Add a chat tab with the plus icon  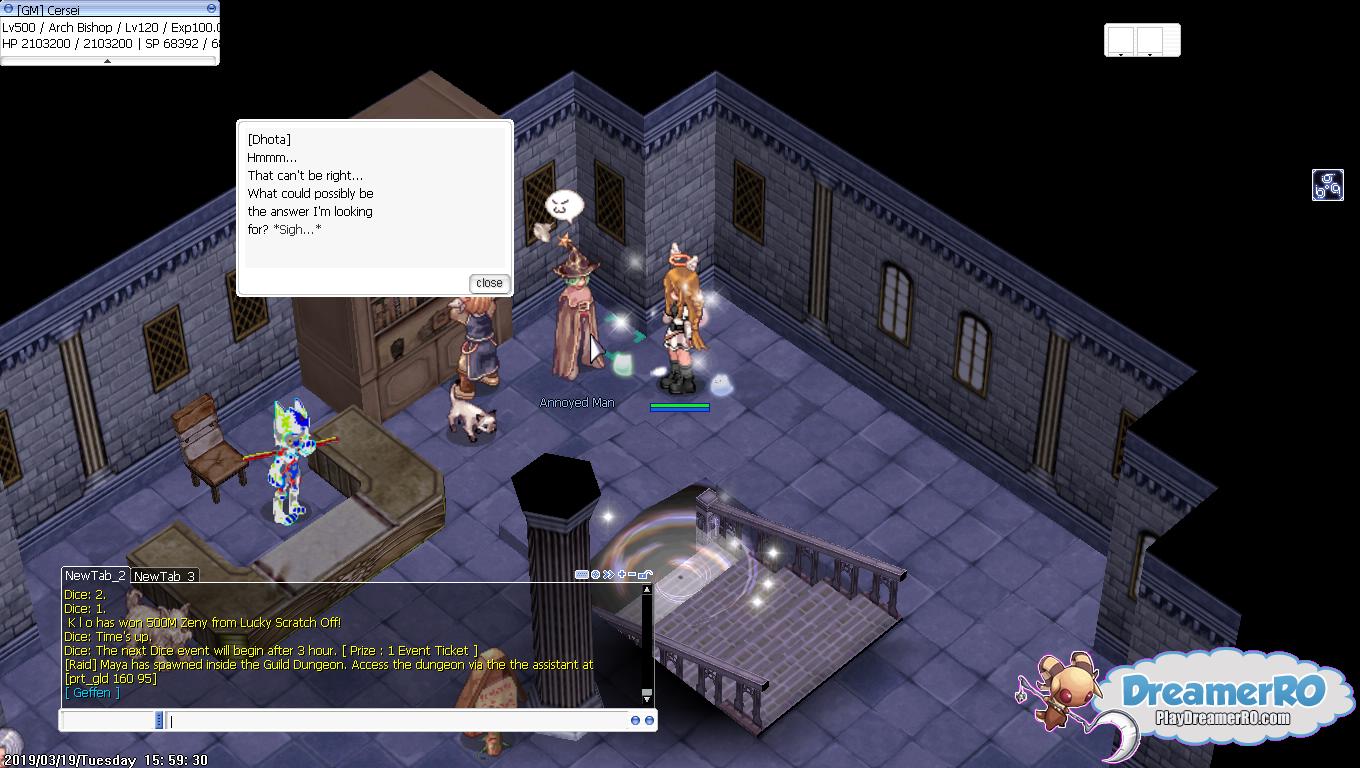(622, 575)
